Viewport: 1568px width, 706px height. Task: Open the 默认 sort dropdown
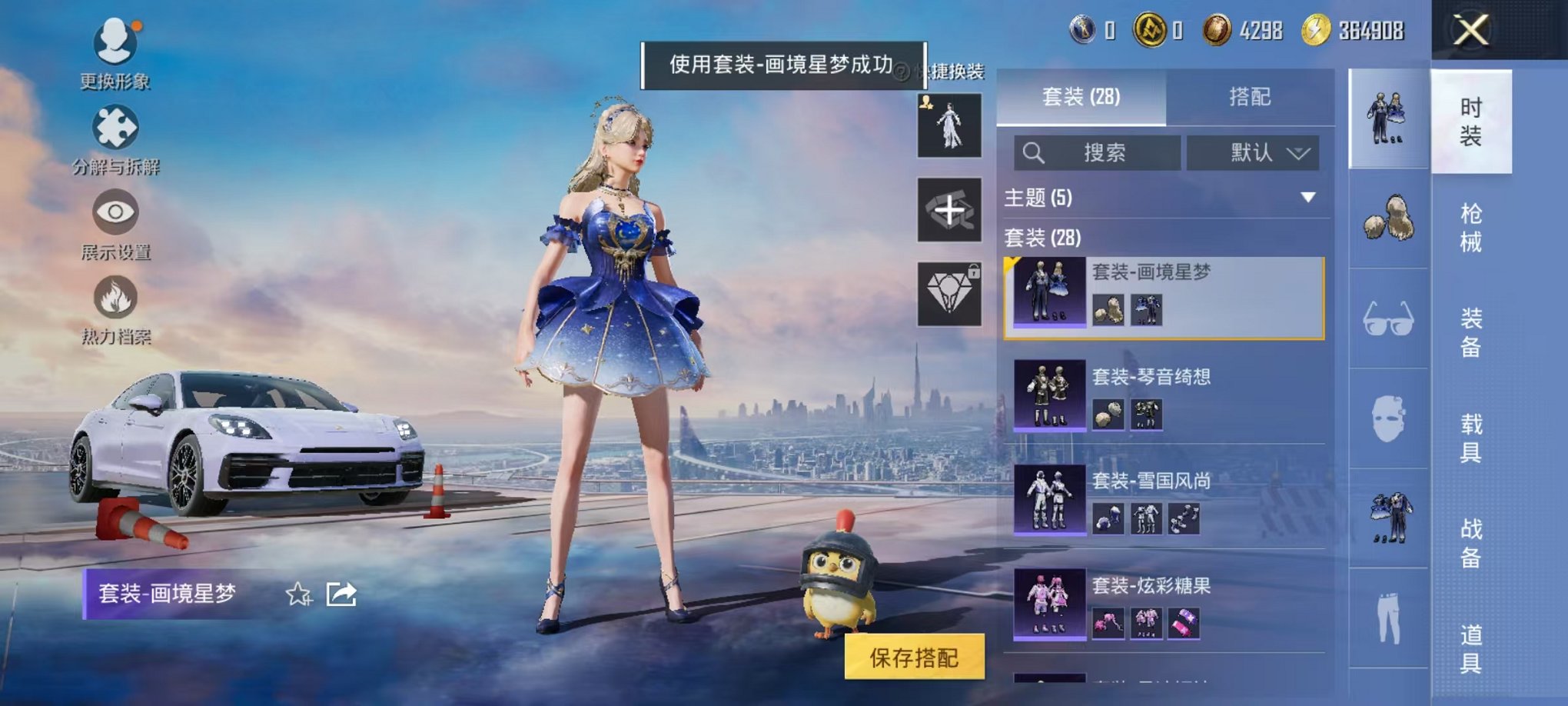coord(1254,152)
